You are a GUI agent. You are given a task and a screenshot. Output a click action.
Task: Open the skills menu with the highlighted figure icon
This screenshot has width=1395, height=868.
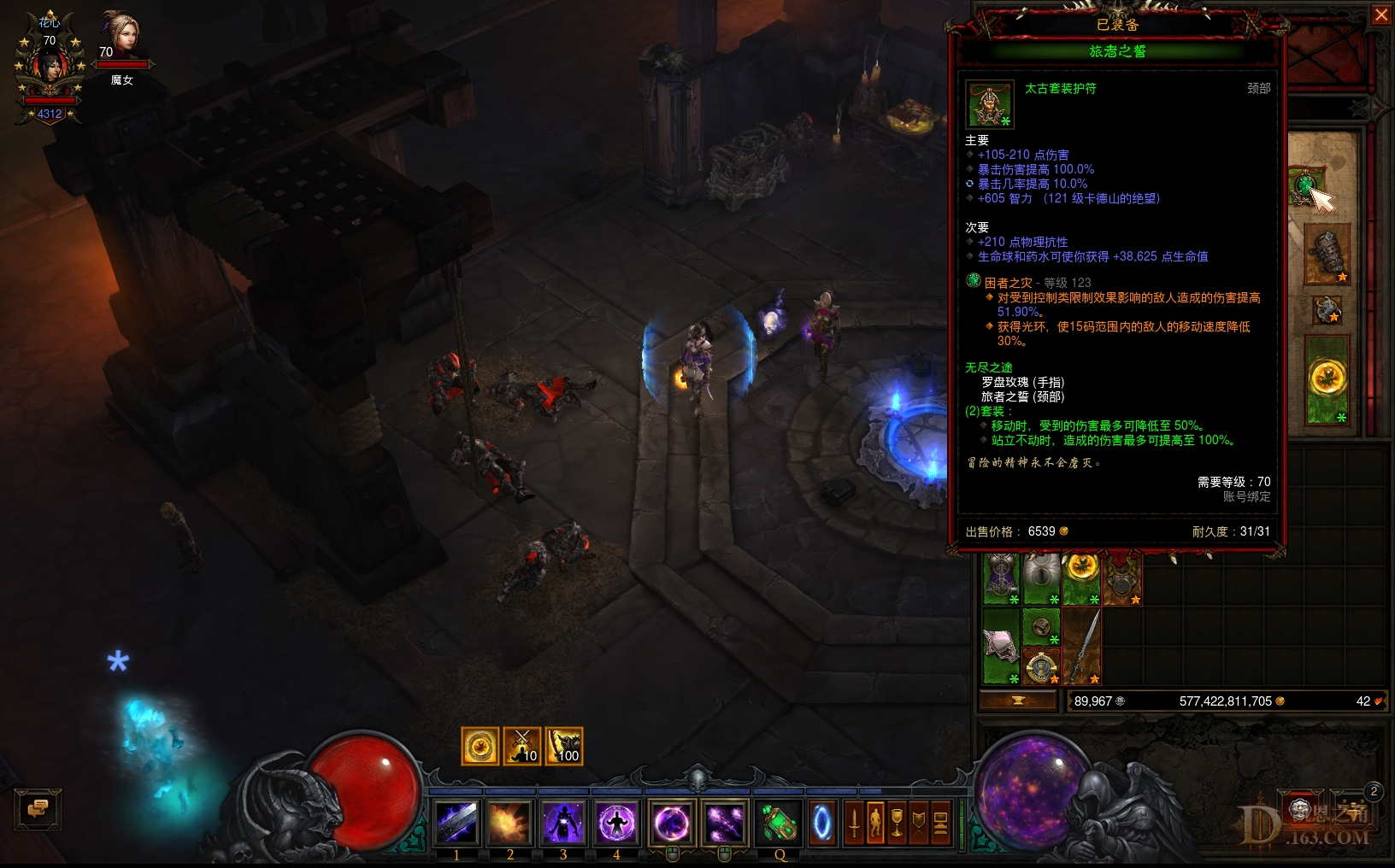coord(875,822)
